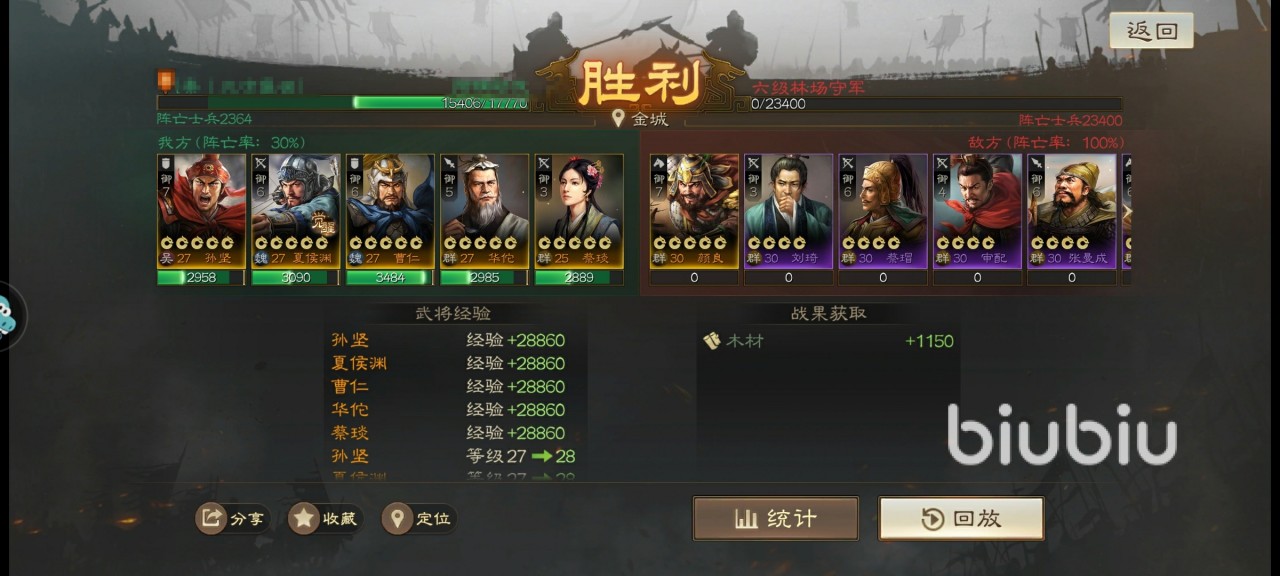Bookmark this report with 收藏
1280x576 pixels.
tap(325, 518)
